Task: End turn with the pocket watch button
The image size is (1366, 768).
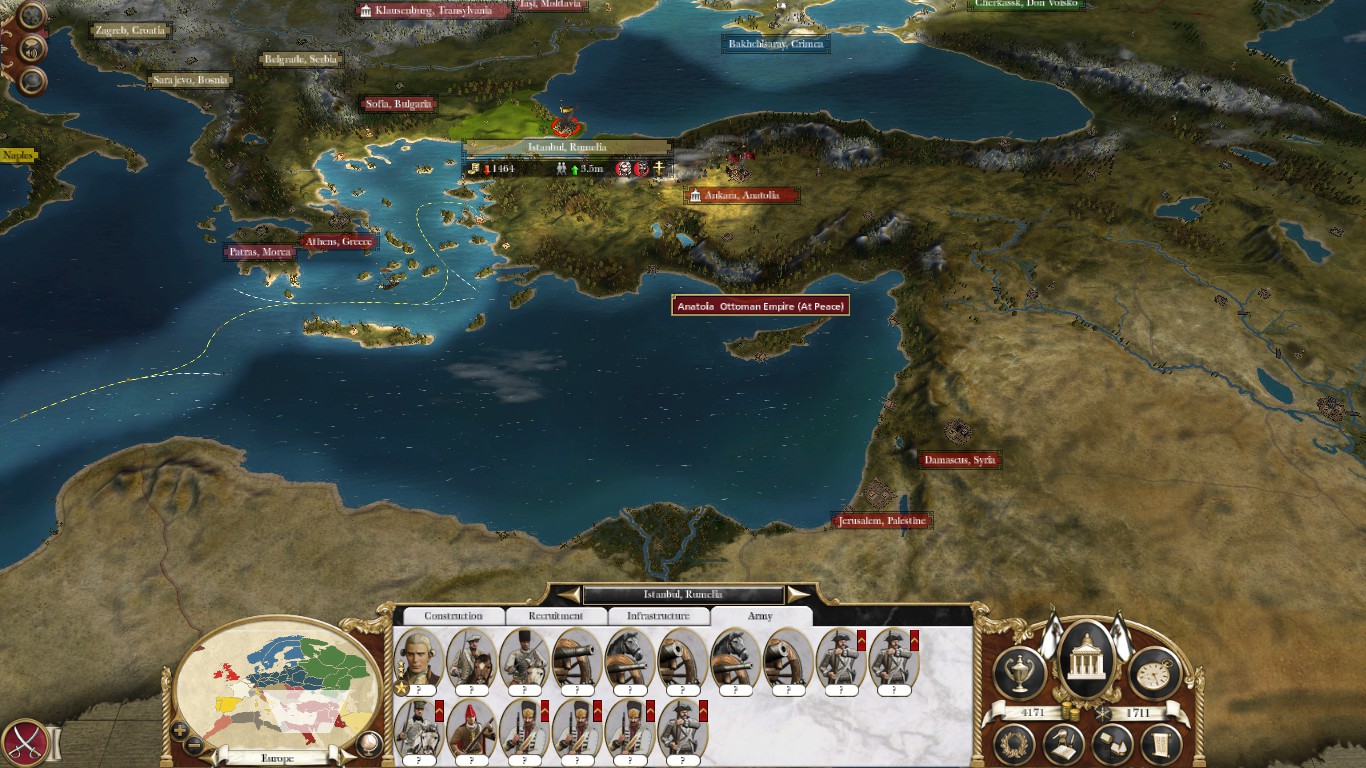Action: coord(1155,672)
